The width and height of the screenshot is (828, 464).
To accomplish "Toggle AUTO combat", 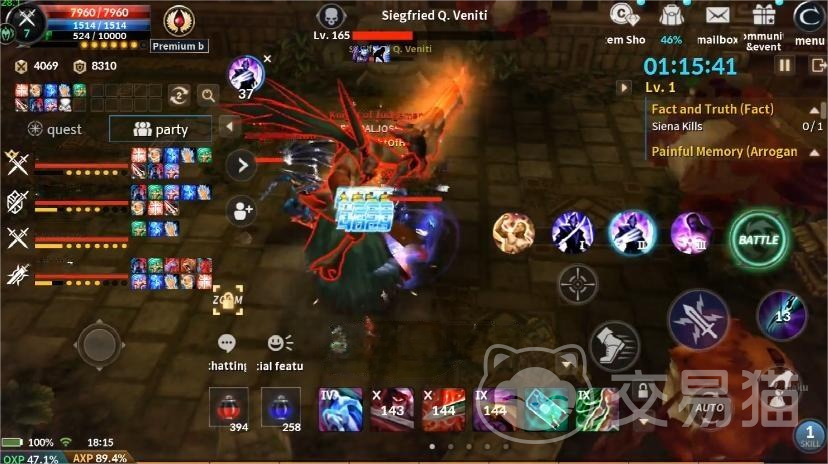I will (709, 395).
